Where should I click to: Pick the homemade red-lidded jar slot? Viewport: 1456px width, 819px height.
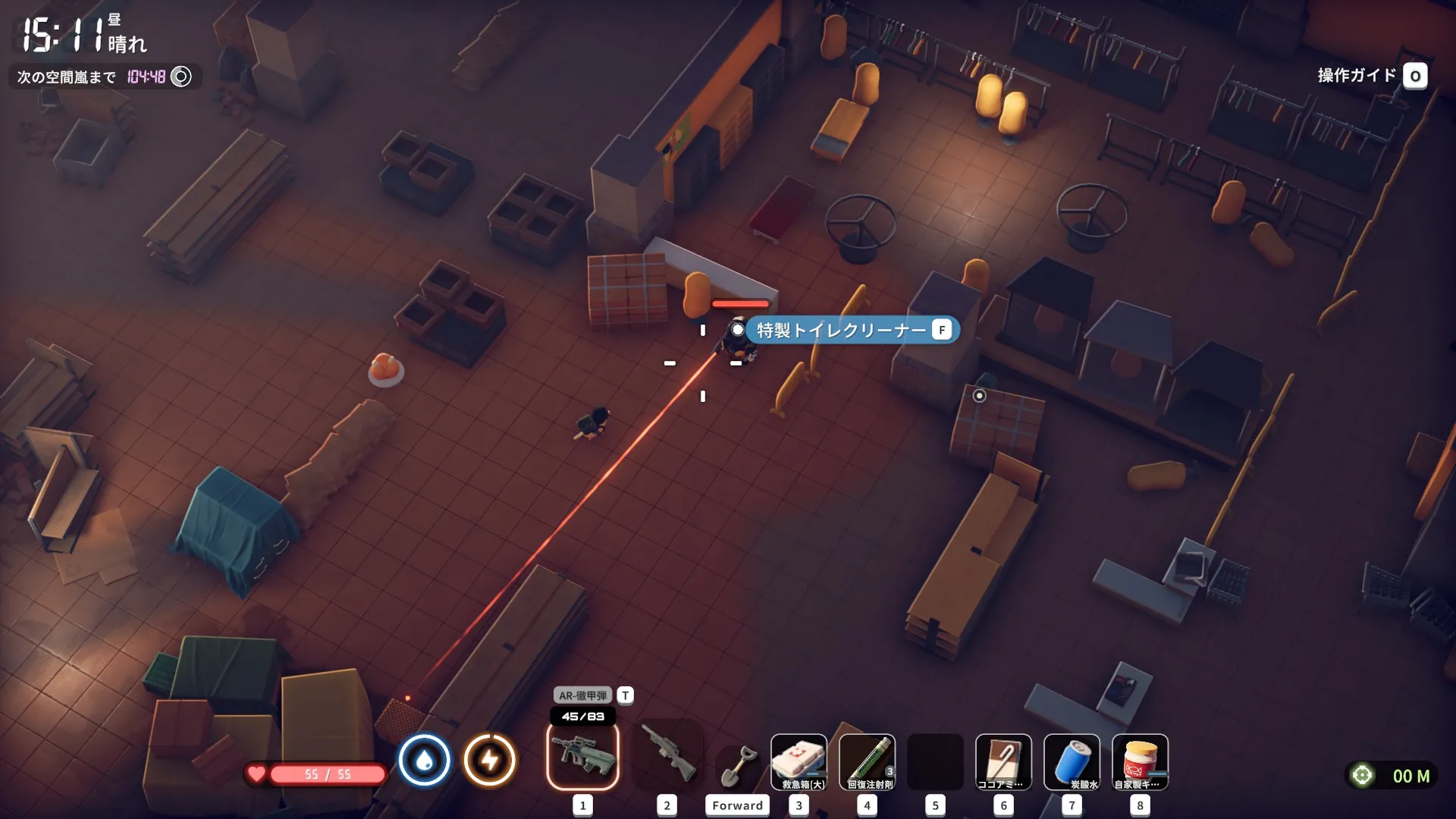pos(1139,761)
